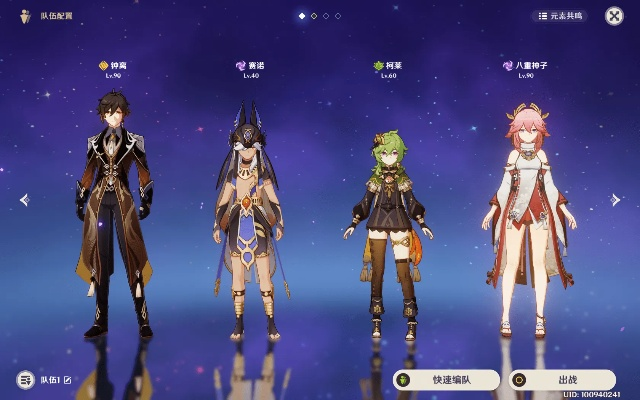Image resolution: width=640 pixels, height=400 pixels.
Task: Open the party list menu icon
Action: point(25,380)
